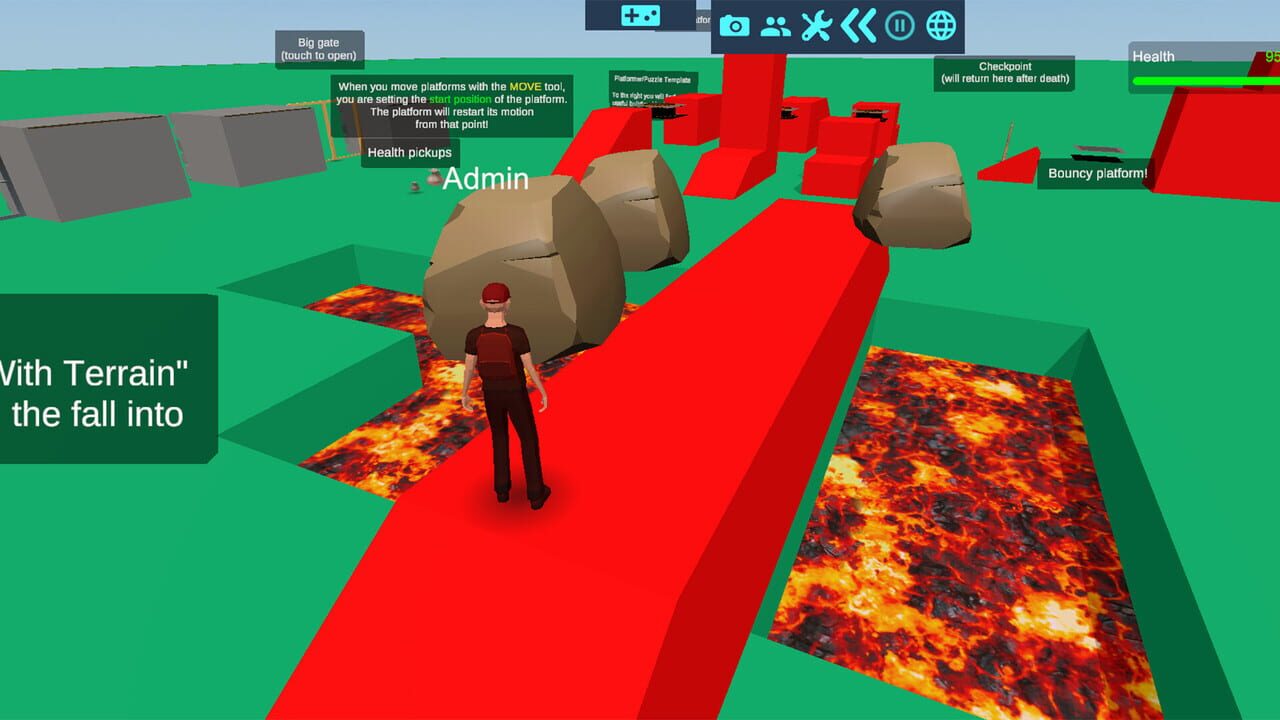This screenshot has width=1280, height=720.
Task: Select the Admin player nametag
Action: tap(487, 178)
